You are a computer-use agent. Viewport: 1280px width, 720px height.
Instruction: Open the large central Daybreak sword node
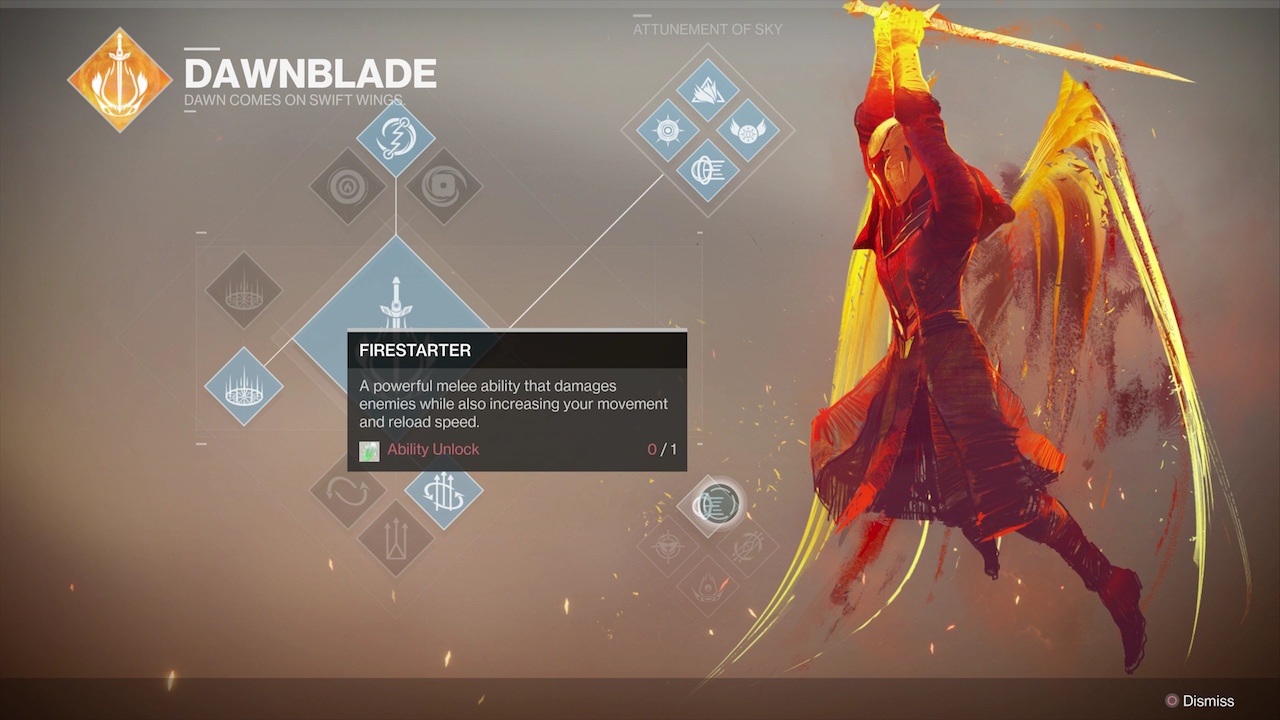(396, 300)
